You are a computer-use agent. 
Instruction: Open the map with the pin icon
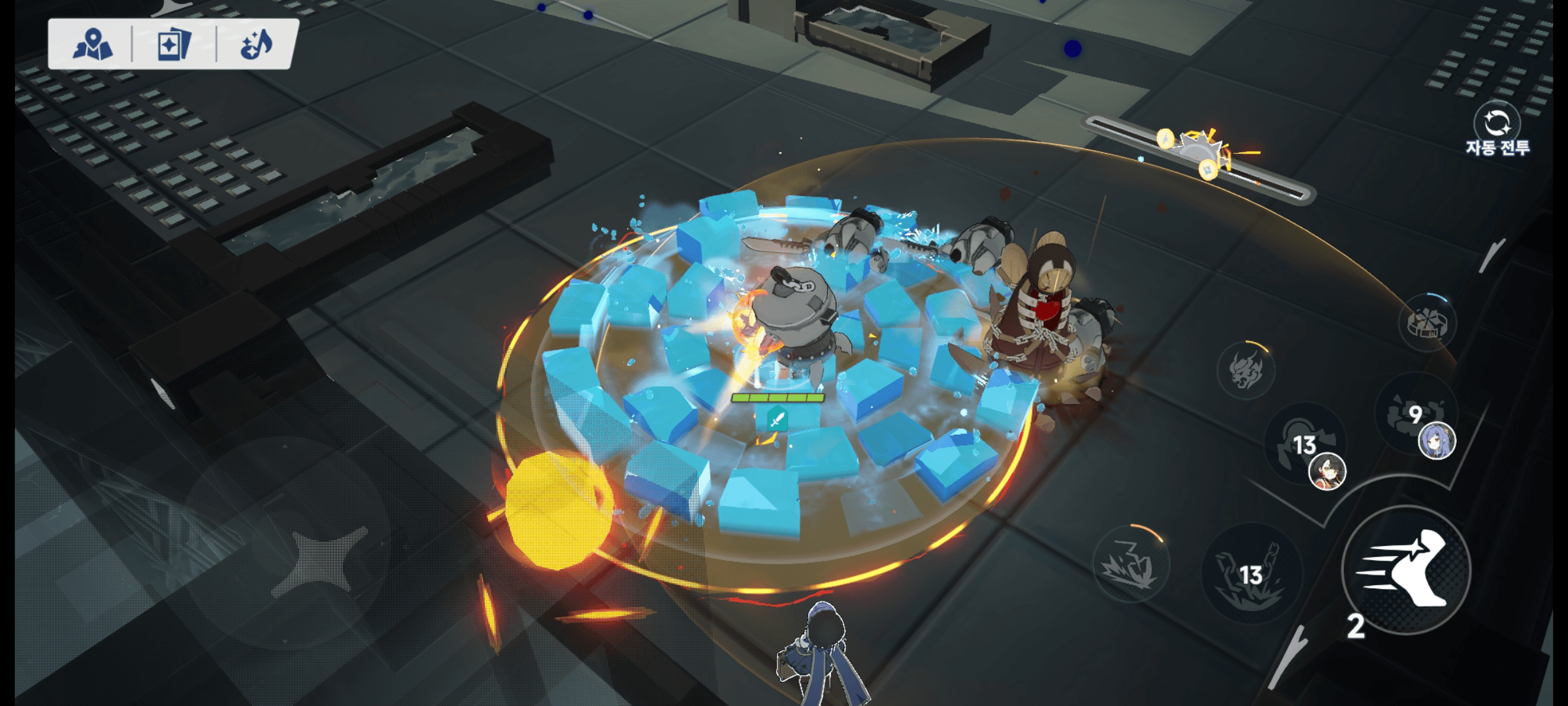pos(92,45)
